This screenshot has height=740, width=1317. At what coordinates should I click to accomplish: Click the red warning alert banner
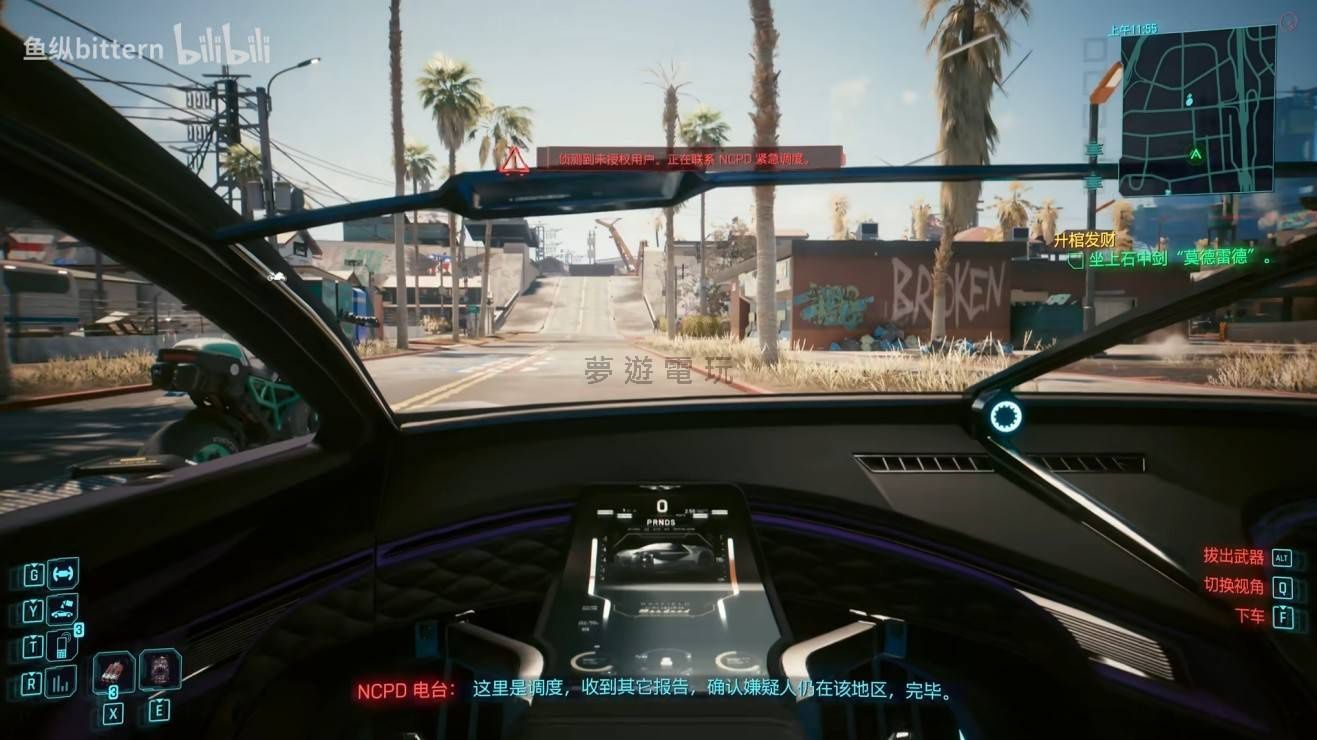(x=688, y=158)
